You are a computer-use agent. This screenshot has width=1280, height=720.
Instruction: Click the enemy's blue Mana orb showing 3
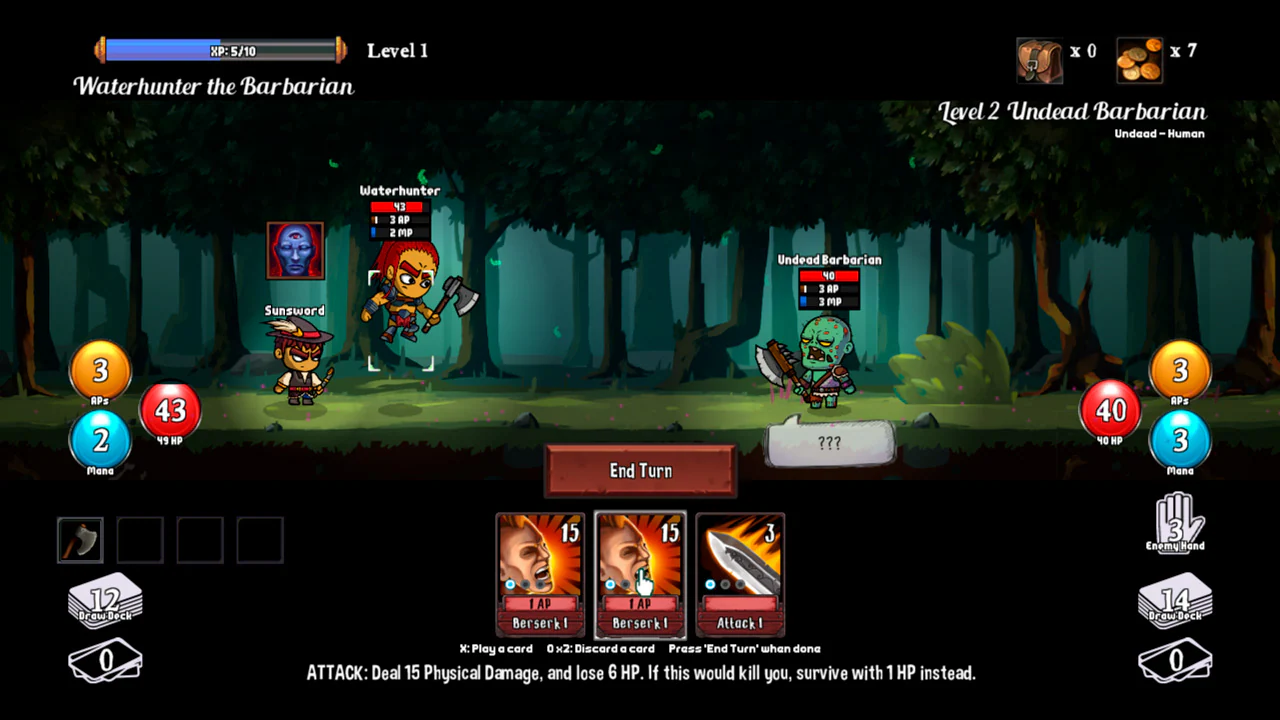coord(1180,440)
